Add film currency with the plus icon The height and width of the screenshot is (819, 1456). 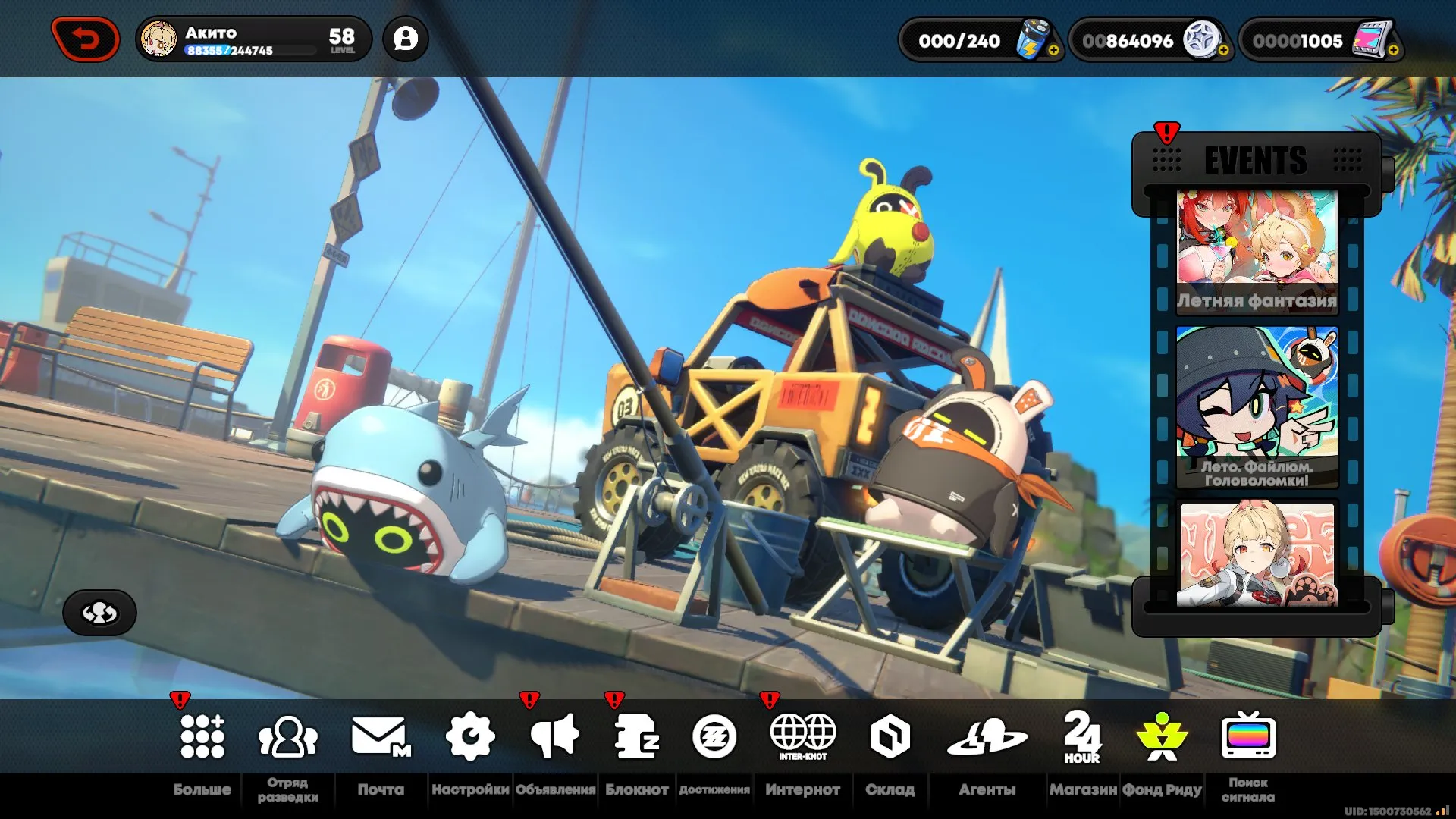pos(1393,51)
